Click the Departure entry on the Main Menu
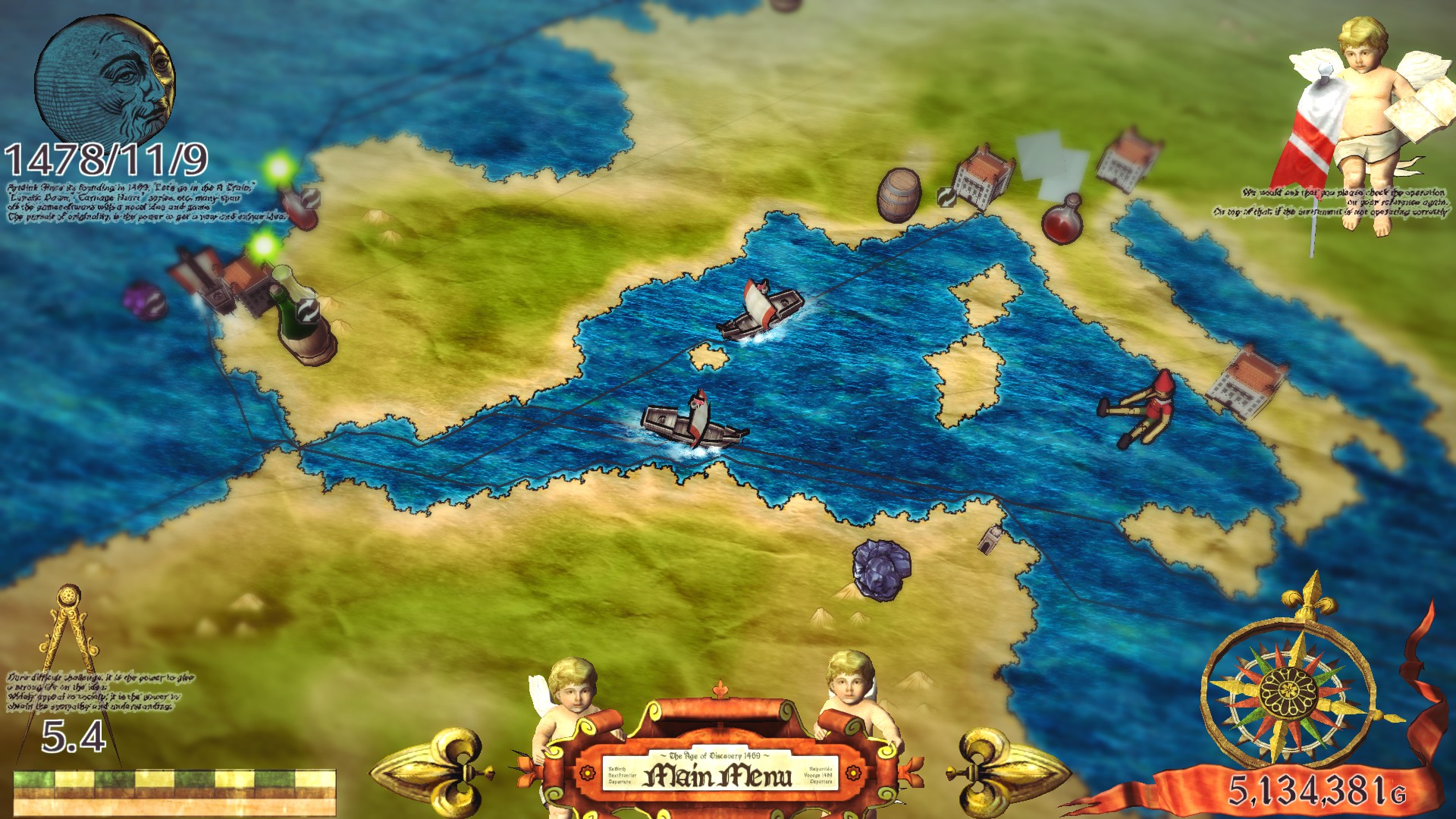Viewport: 1456px width, 819px height. 619,781
